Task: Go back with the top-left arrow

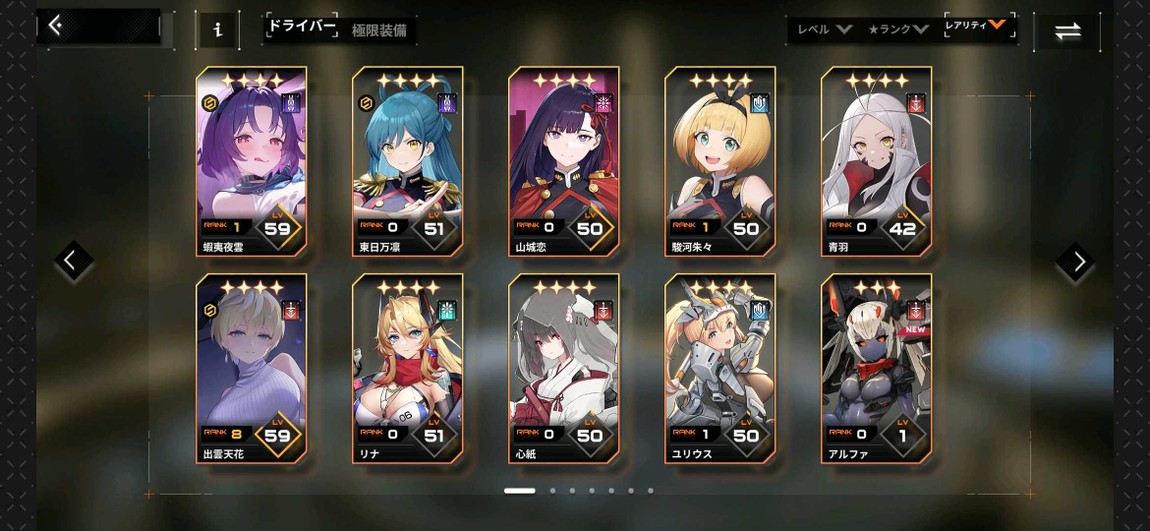Action: point(56,26)
